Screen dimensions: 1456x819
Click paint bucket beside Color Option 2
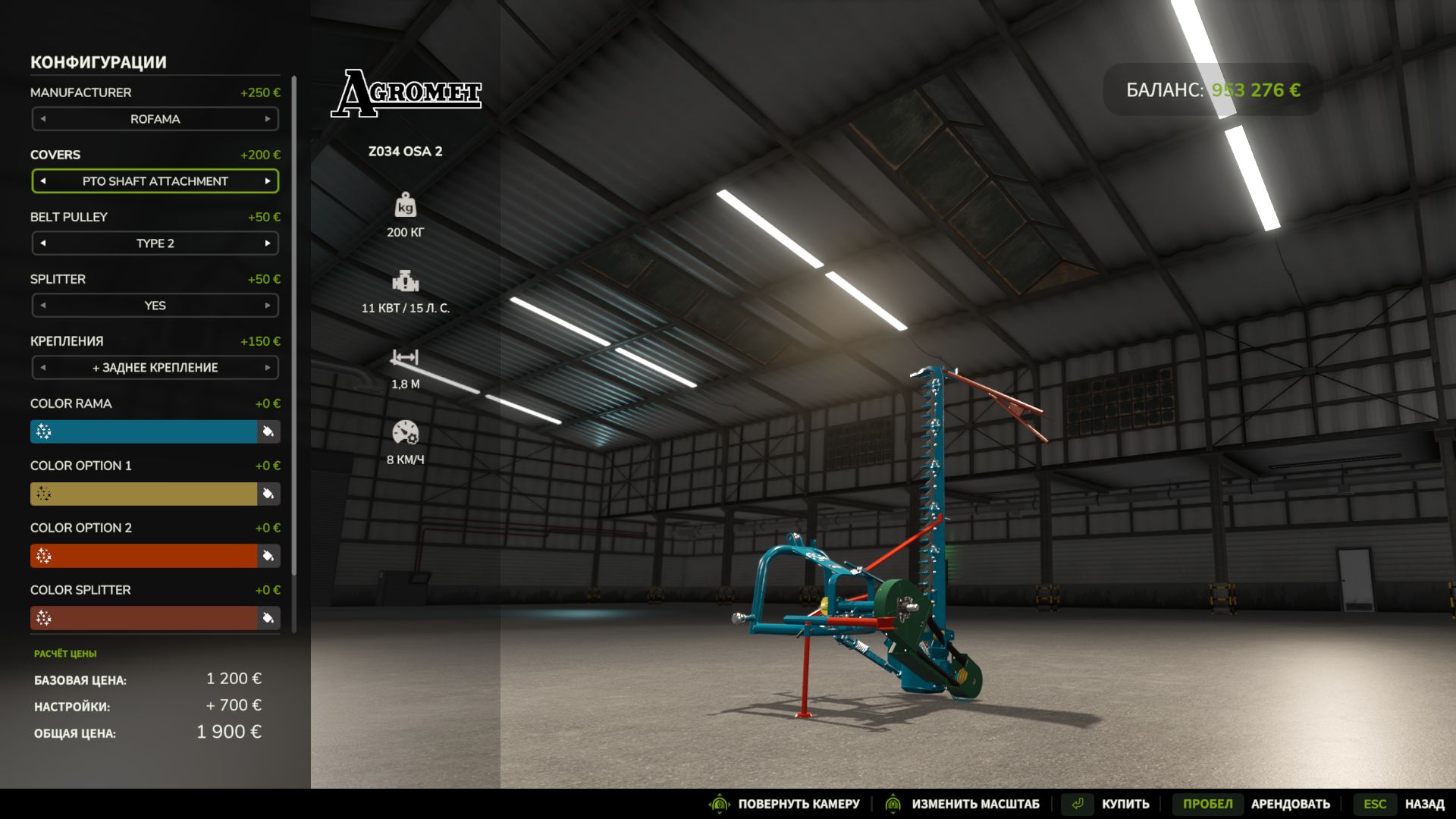268,556
